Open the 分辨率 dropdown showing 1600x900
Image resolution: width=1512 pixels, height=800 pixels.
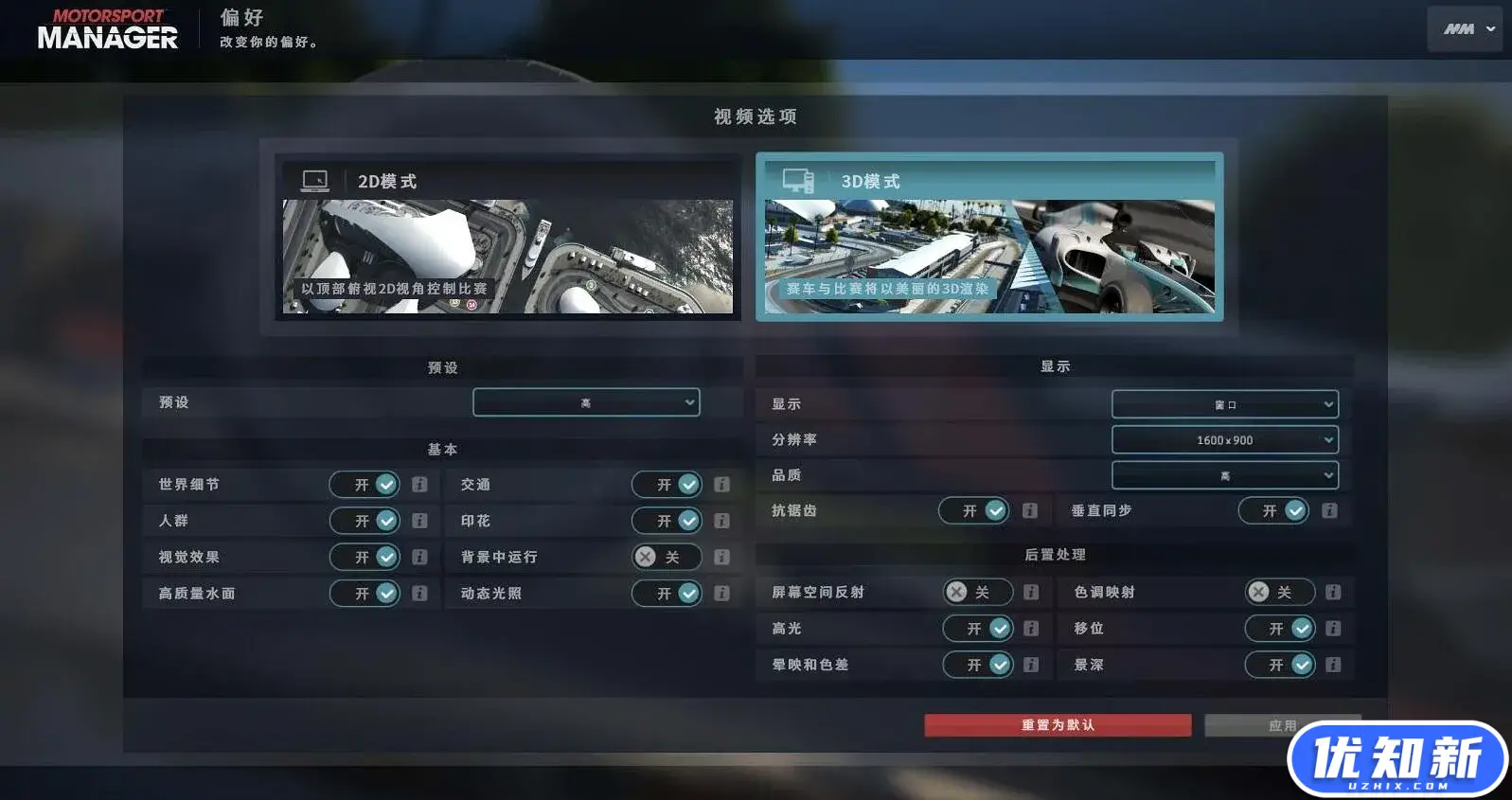[x=1224, y=439]
